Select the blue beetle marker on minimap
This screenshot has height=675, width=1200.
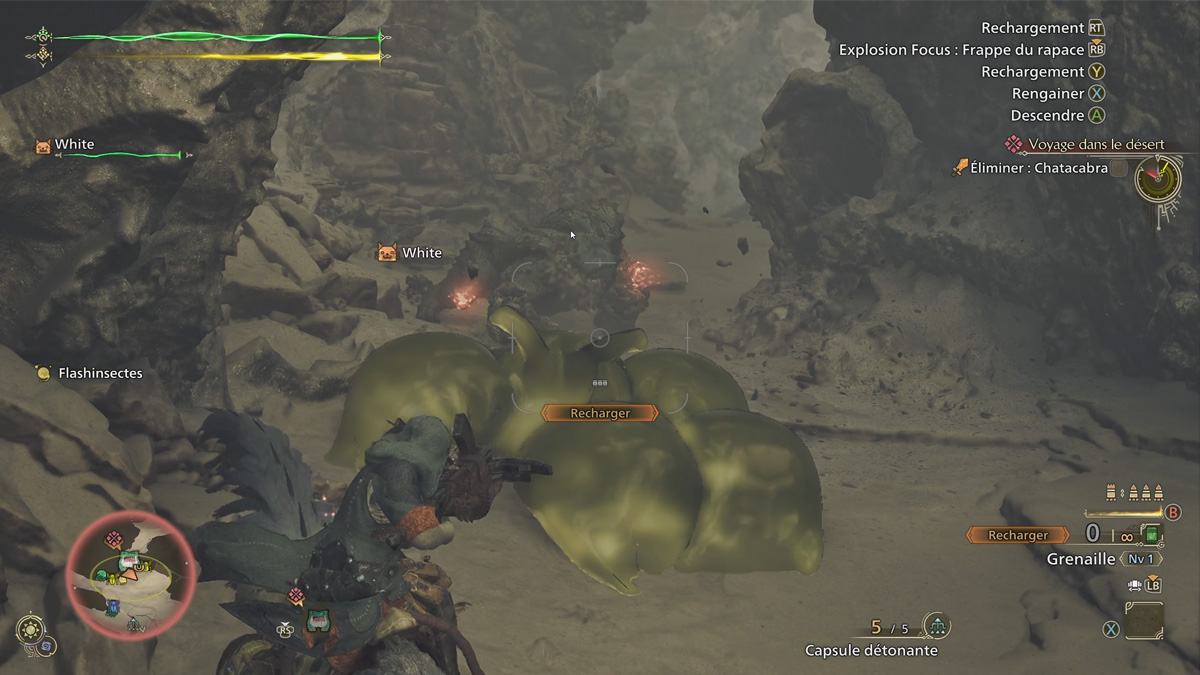pyautogui.click(x=112, y=607)
